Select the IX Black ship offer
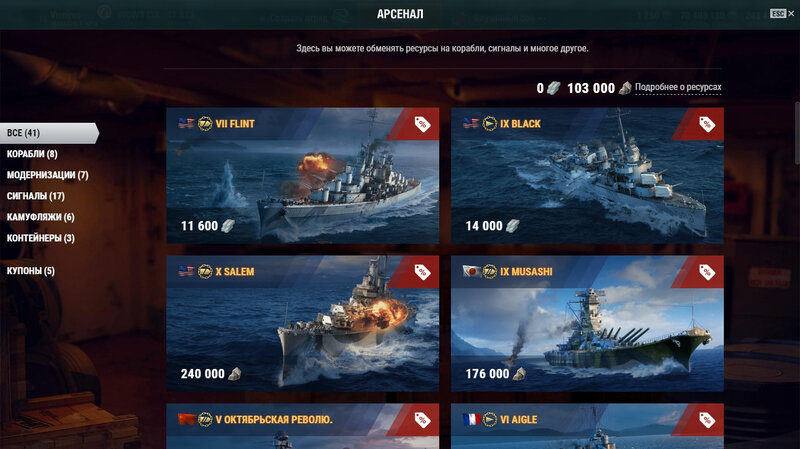This screenshot has width=800, height=449. [587, 176]
